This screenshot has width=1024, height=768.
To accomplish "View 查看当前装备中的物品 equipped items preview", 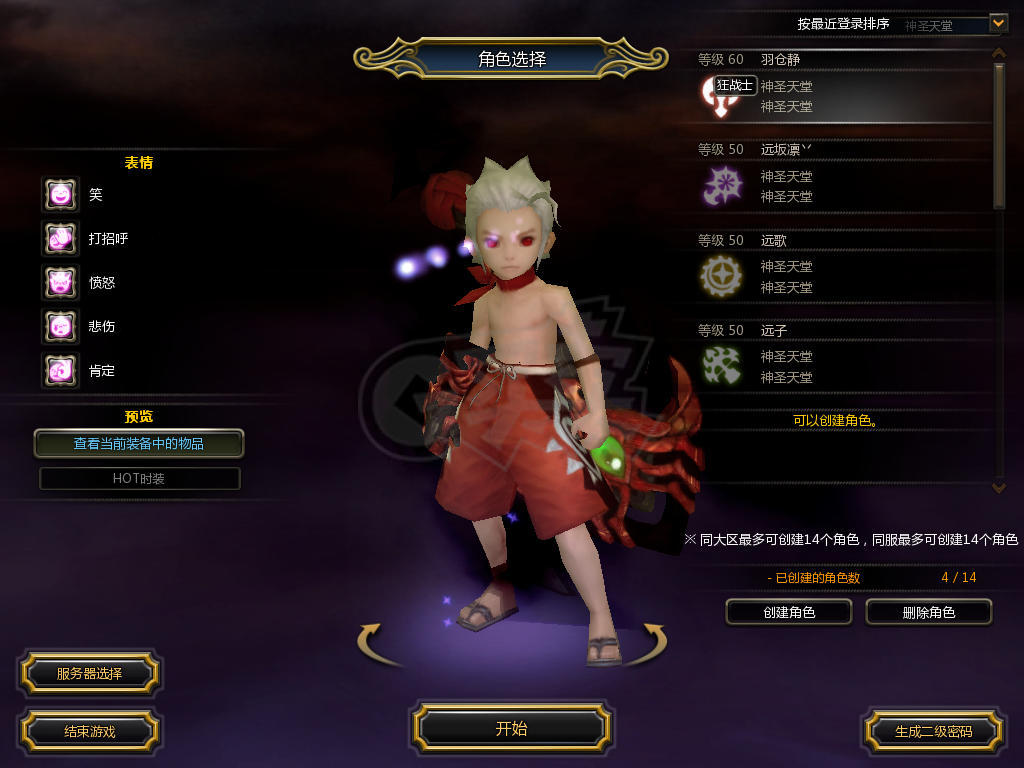I will (x=139, y=443).
